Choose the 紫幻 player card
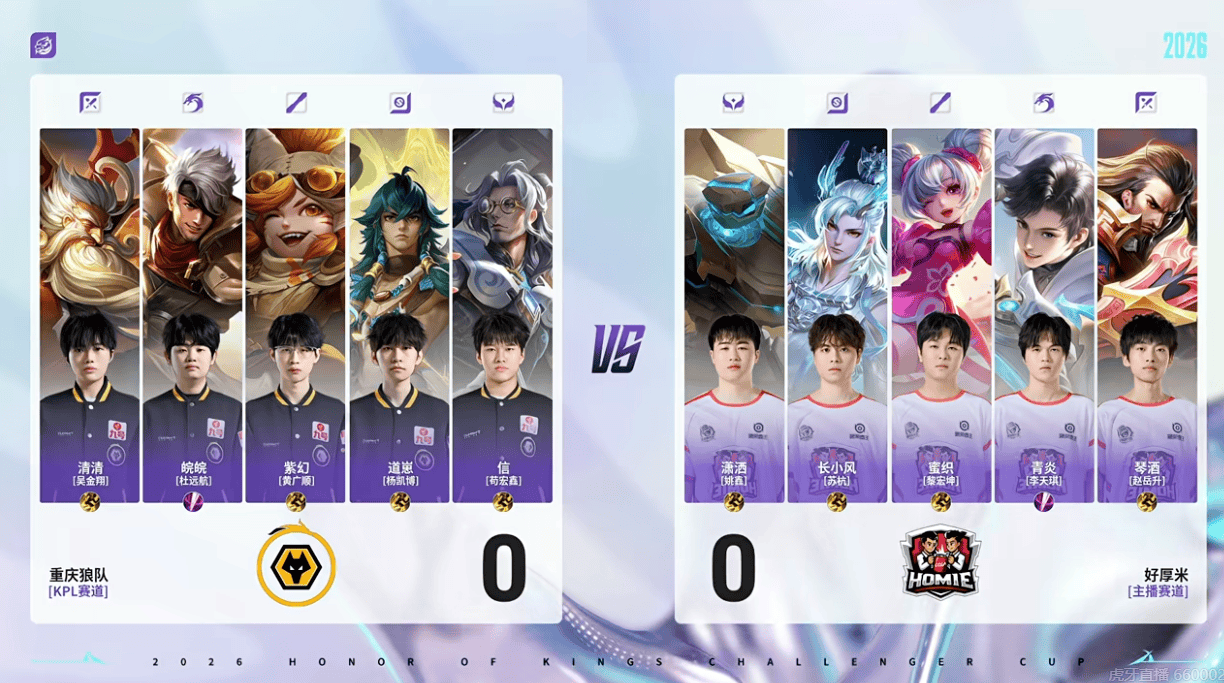Viewport: 1224px width, 683px height. point(295,315)
